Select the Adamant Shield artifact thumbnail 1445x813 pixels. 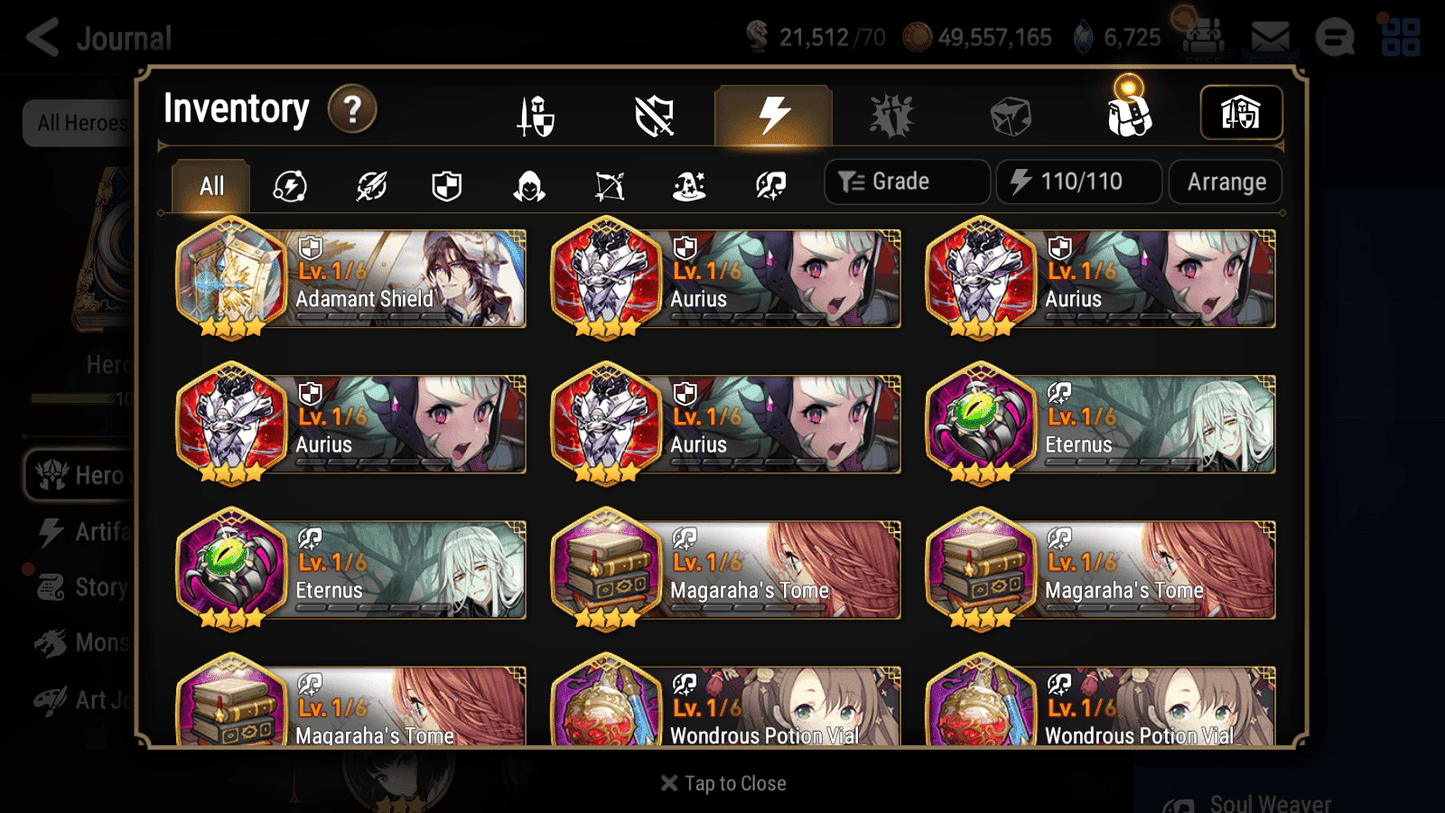(231, 279)
